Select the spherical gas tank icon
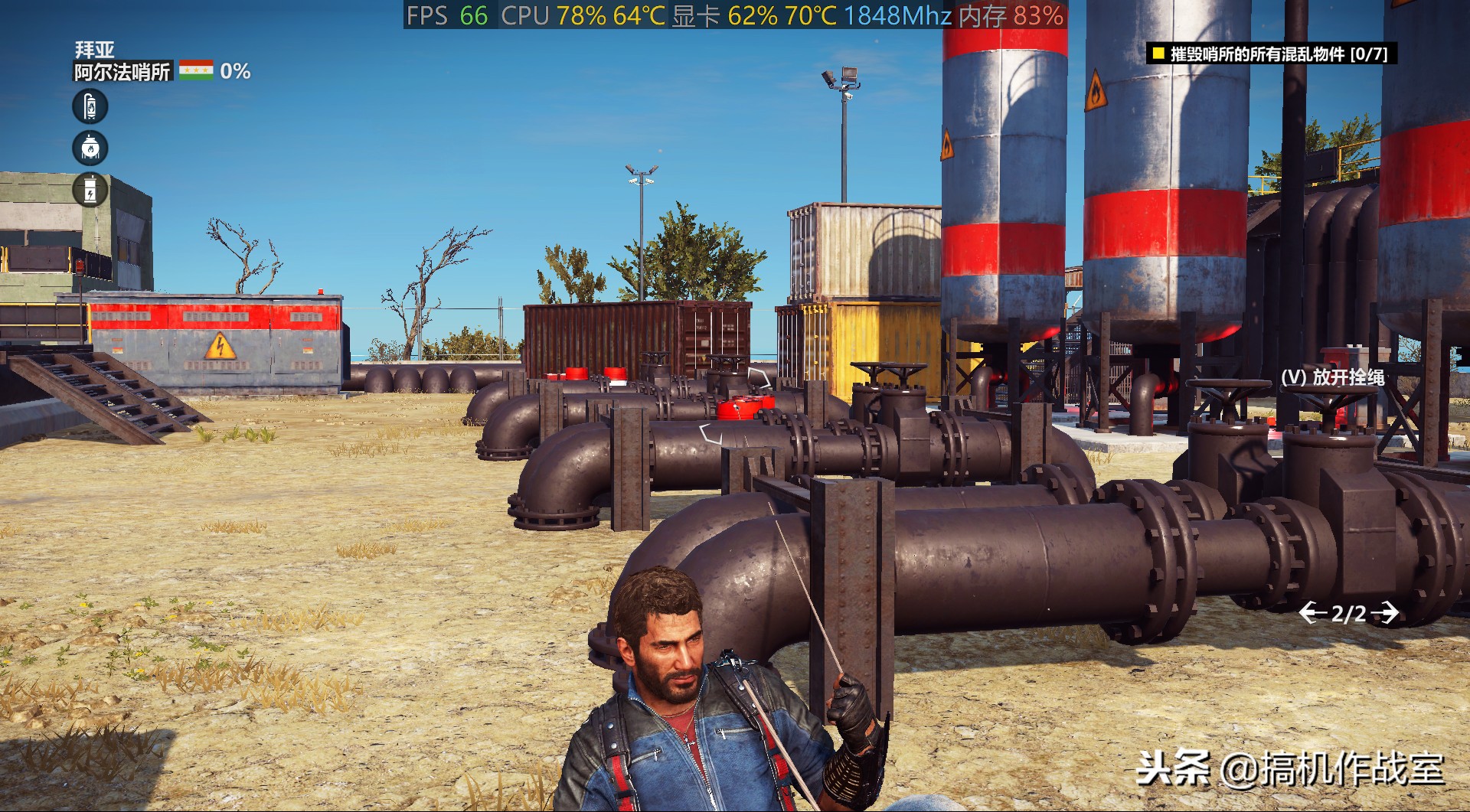This screenshot has width=1470, height=812. [90, 148]
